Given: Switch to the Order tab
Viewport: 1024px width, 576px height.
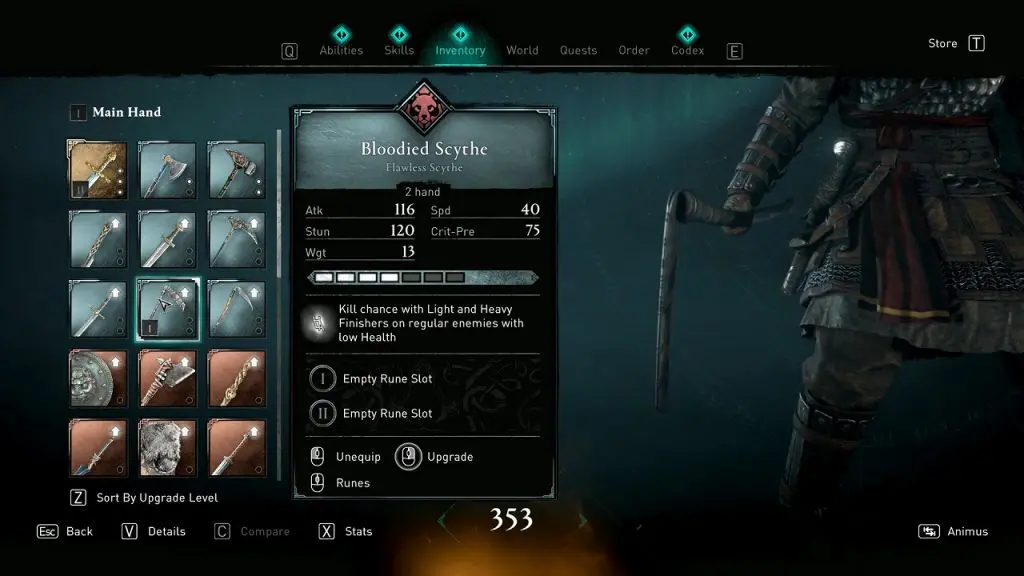Looking at the screenshot, I should pos(634,50).
